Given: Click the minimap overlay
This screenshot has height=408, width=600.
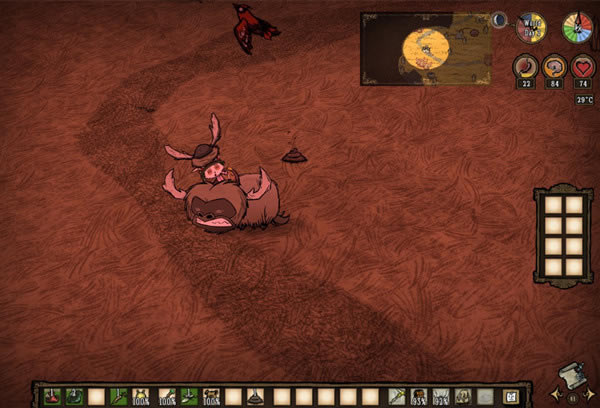Looking at the screenshot, I should [x=426, y=48].
